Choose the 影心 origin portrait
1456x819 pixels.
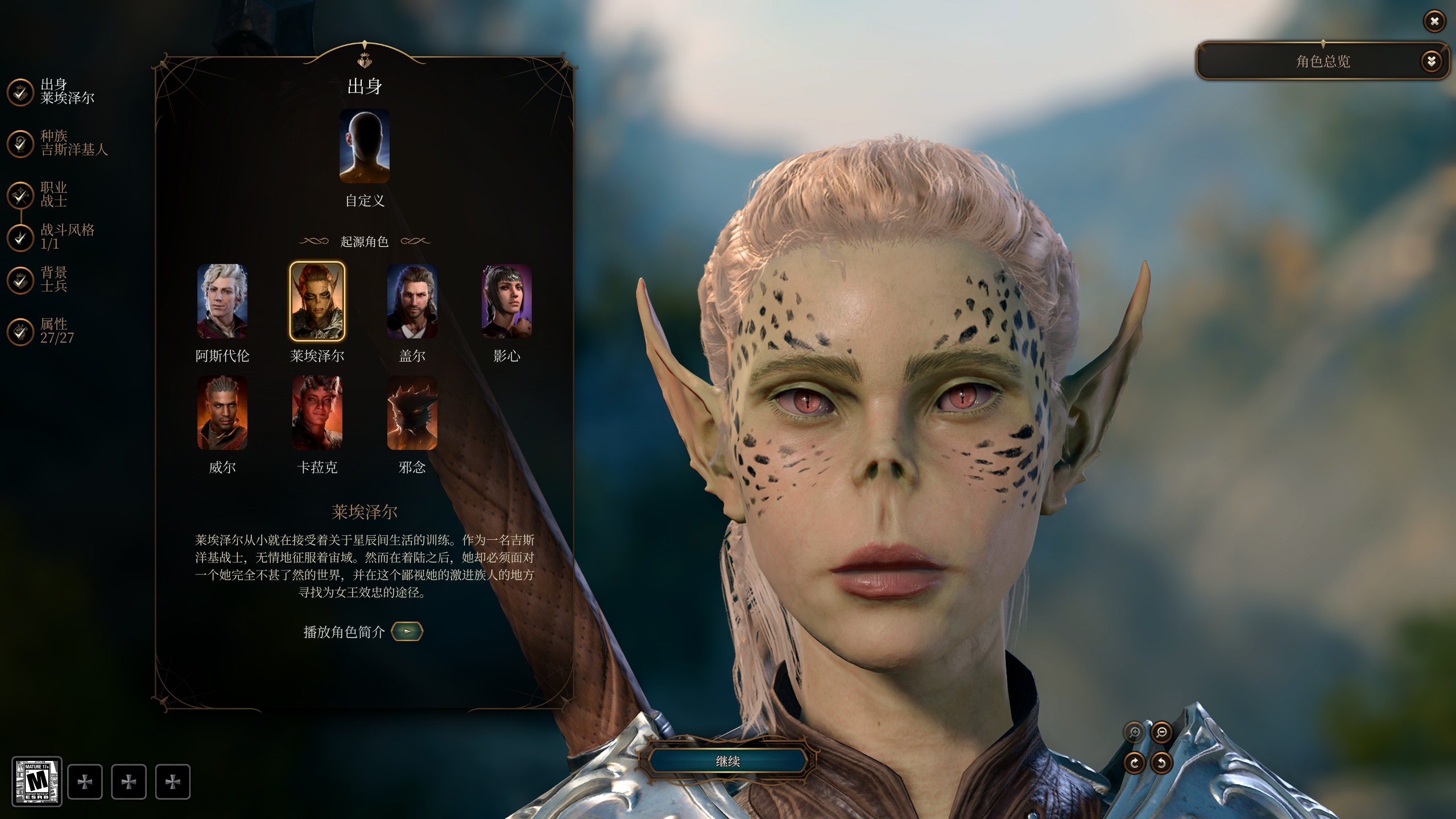pyautogui.click(x=507, y=301)
